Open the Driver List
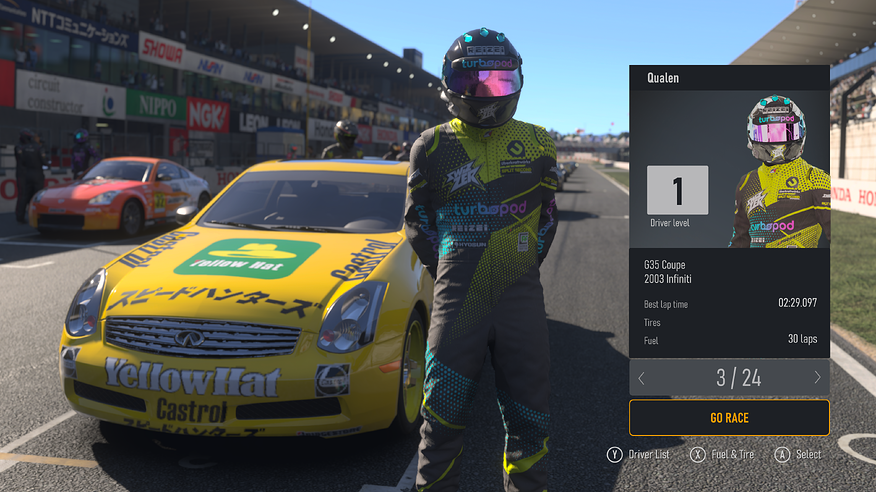 point(638,454)
